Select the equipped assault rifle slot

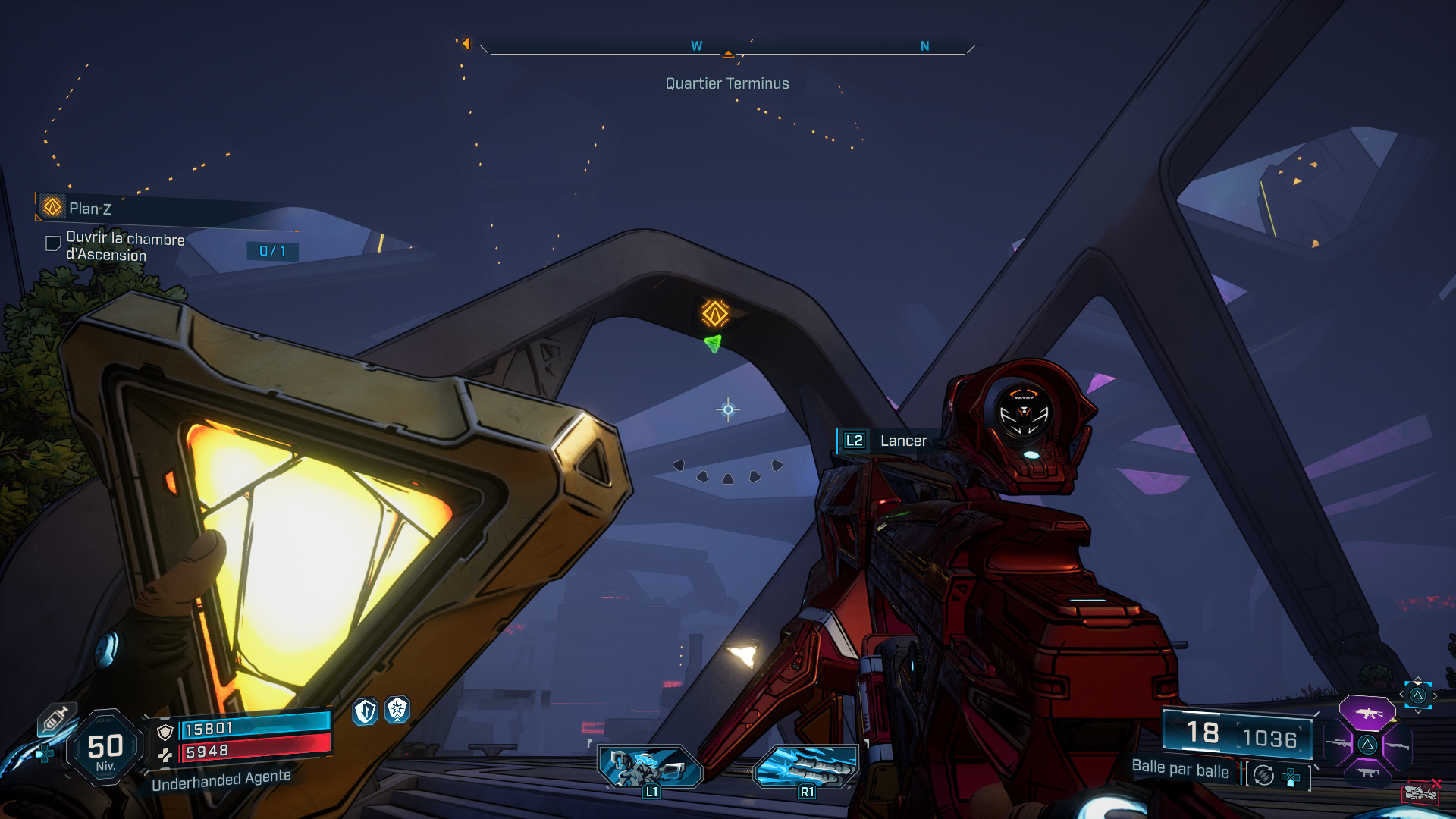pyautogui.click(x=1367, y=713)
